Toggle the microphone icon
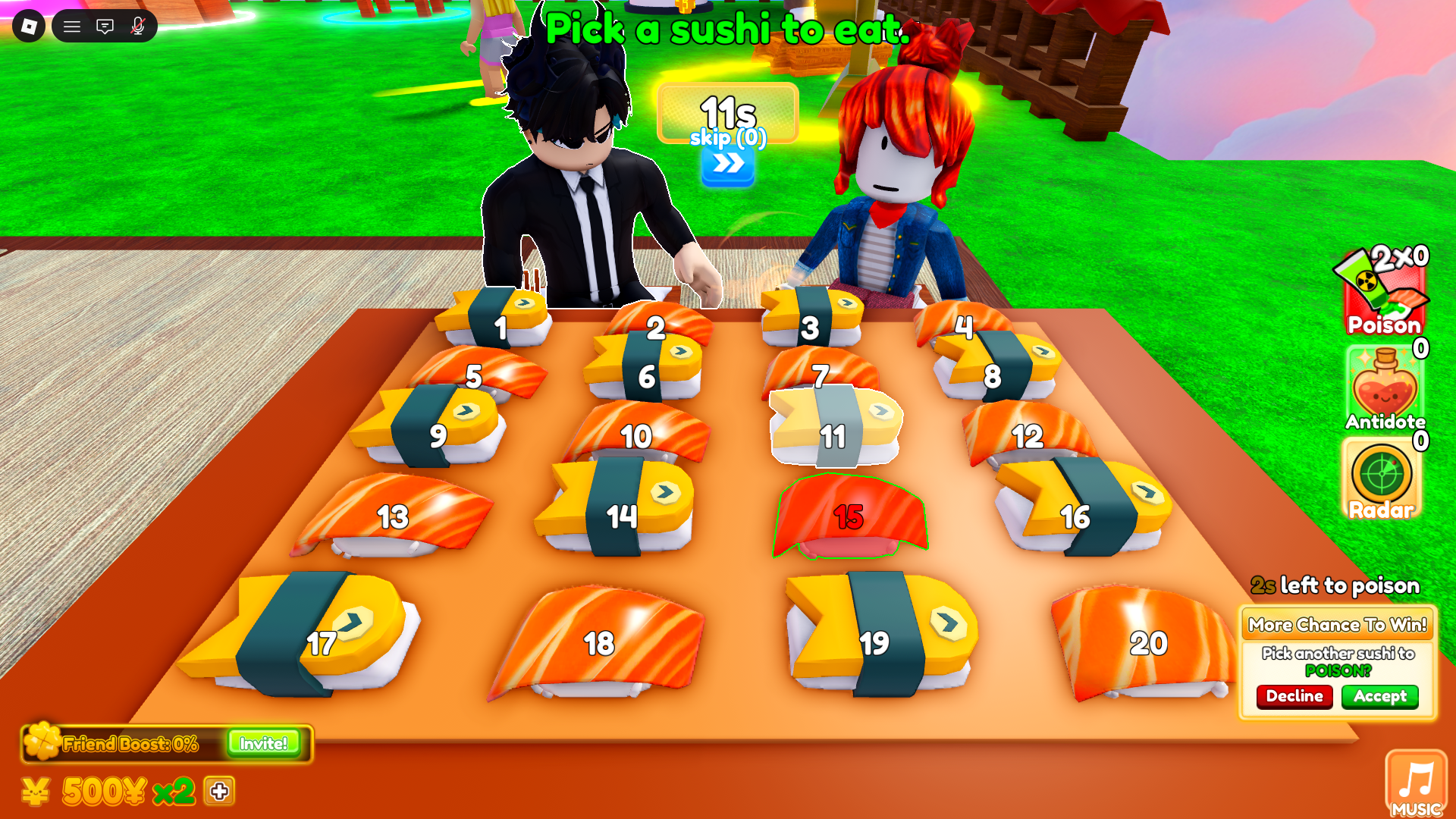 tap(136, 26)
